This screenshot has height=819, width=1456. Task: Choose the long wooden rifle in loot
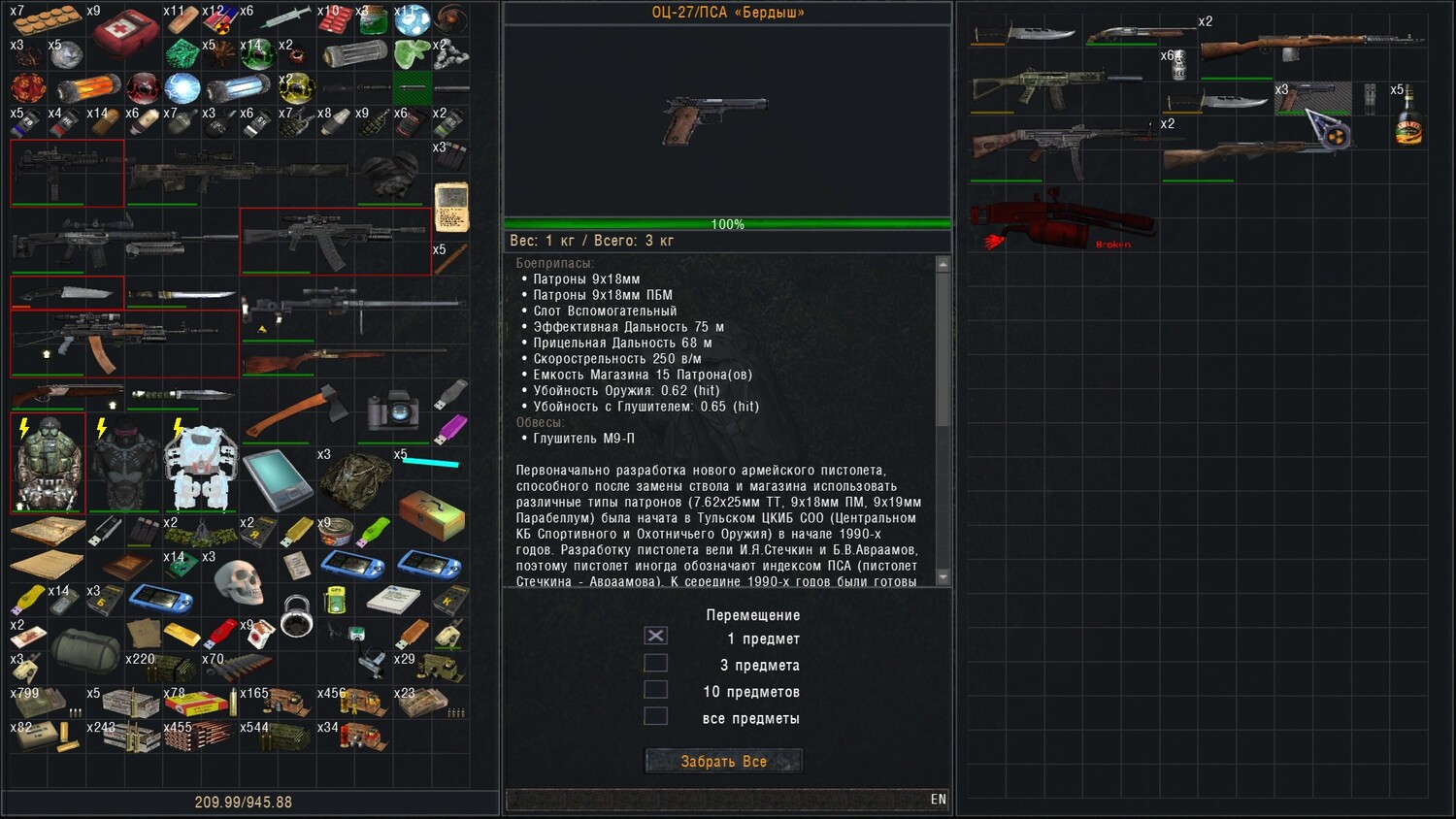click(1312, 44)
